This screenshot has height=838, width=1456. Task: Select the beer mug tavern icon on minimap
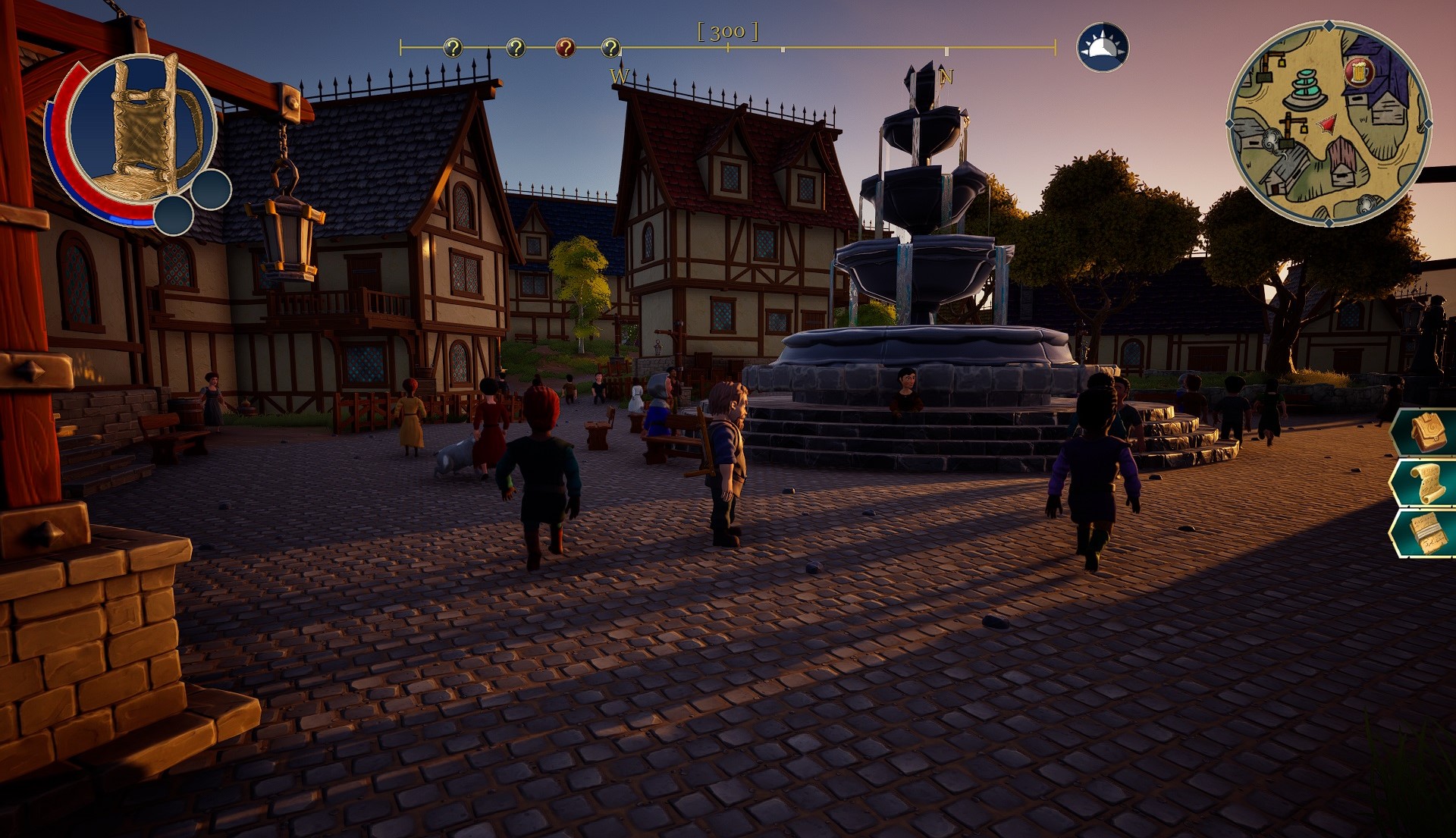(1360, 72)
